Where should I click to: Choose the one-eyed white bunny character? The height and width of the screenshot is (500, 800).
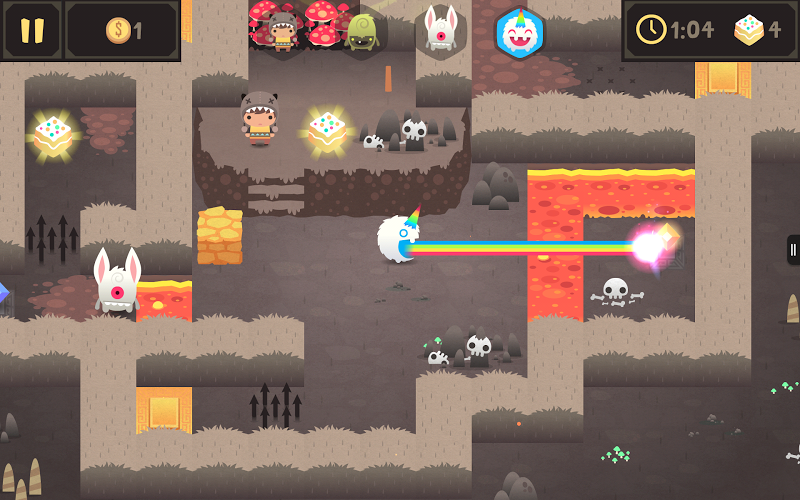(438, 30)
